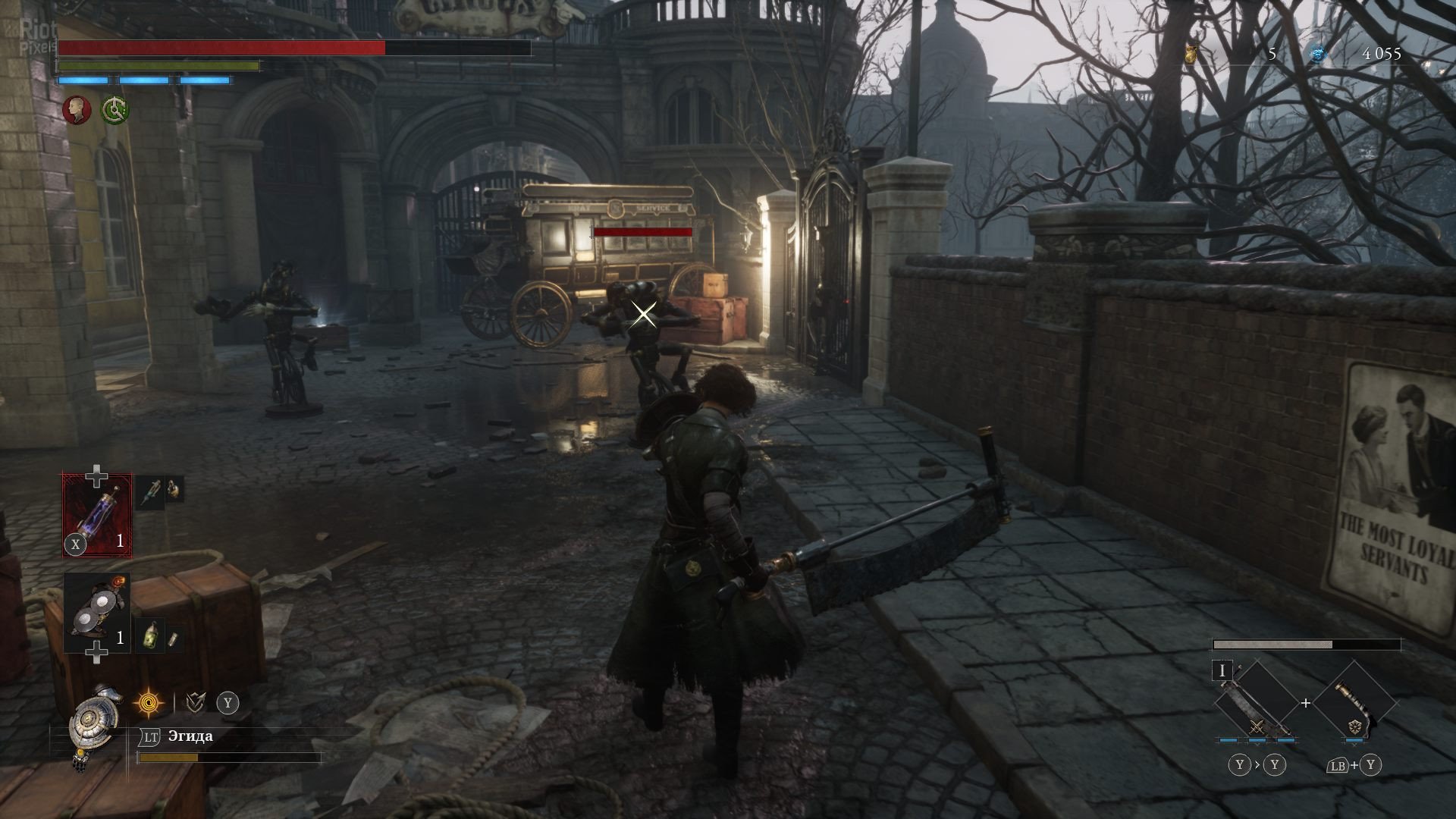Image resolution: width=1456 pixels, height=819 pixels.
Task: Select the small cartridge beside the green bottle
Action: 173,639
